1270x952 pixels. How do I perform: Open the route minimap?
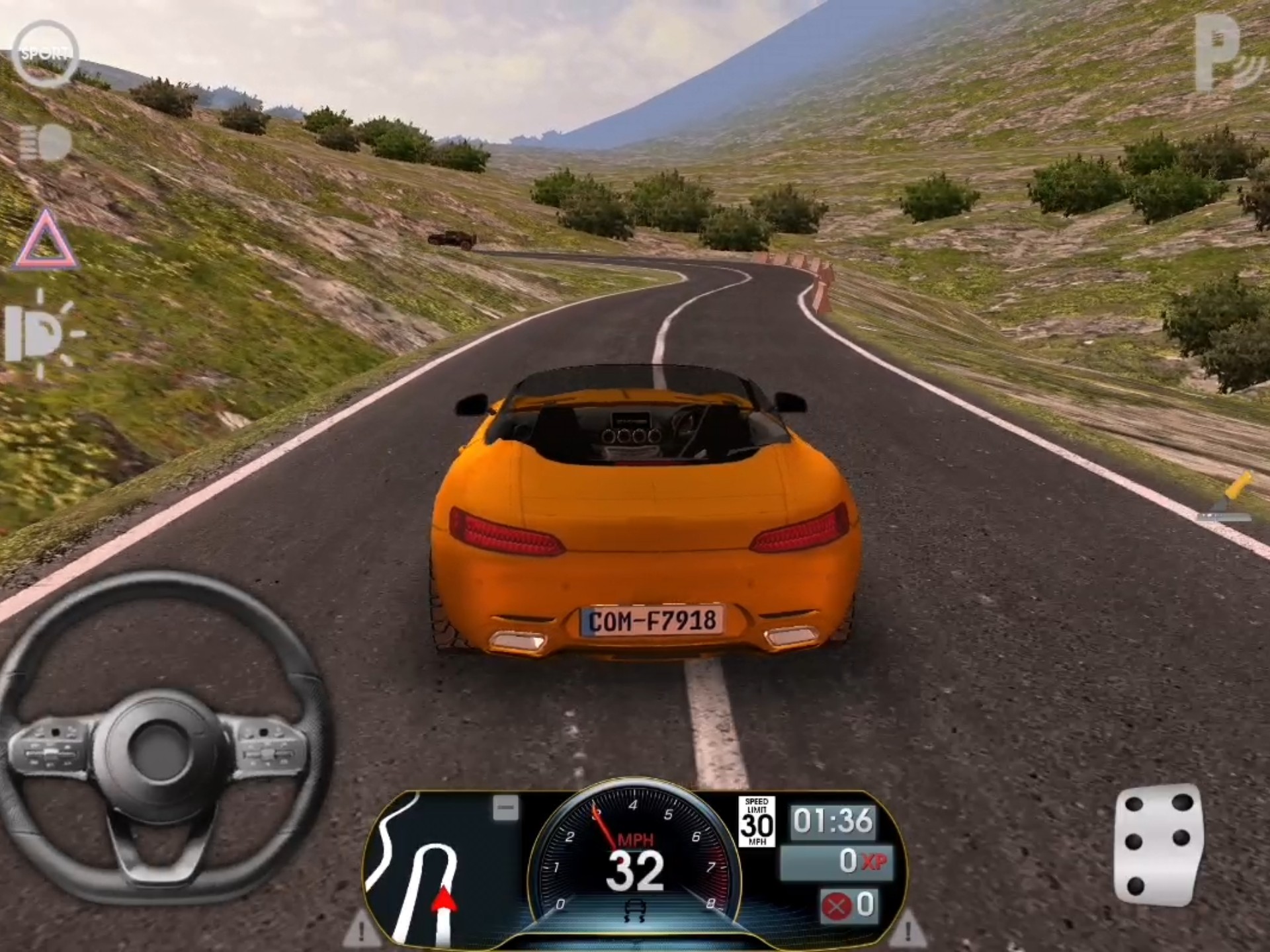pyautogui.click(x=423, y=866)
